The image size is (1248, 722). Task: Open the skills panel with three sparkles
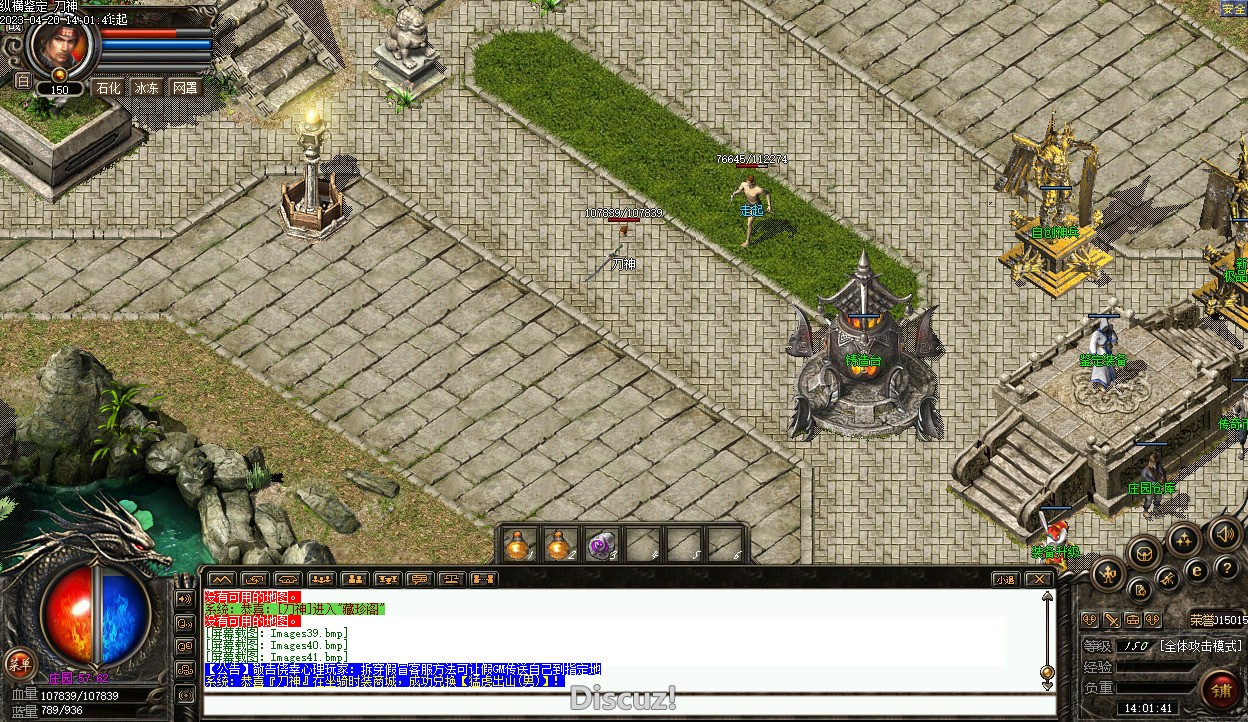coord(1185,540)
